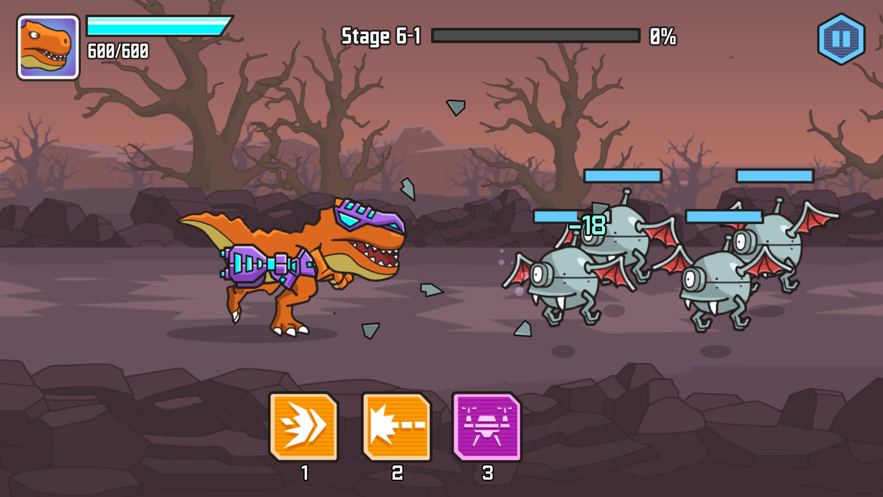Pause the game with the hexagon button
Image resolution: width=883 pixels, height=497 pixels.
coord(841,40)
